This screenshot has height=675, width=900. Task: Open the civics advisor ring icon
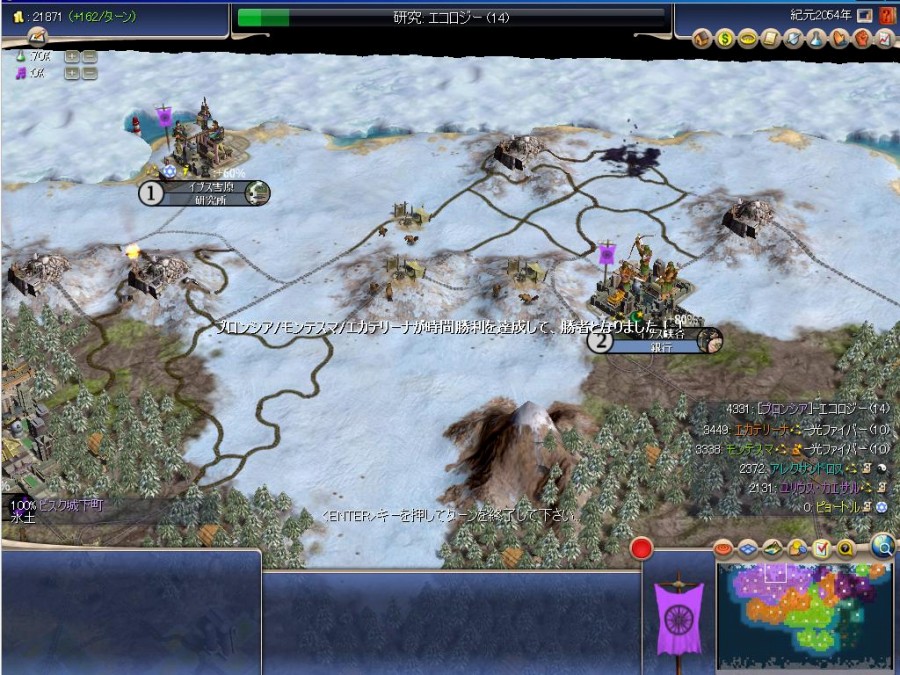[745, 39]
